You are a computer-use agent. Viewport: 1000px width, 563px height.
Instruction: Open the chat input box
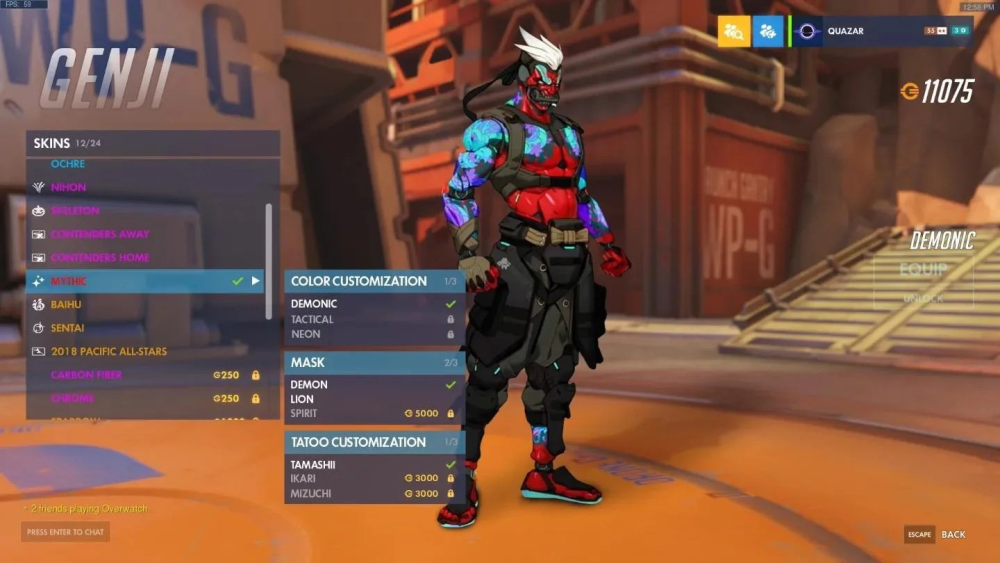click(65, 532)
